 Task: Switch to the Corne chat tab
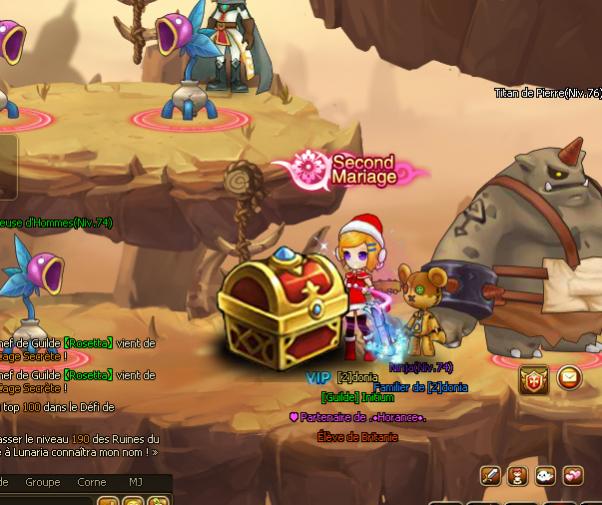click(92, 482)
